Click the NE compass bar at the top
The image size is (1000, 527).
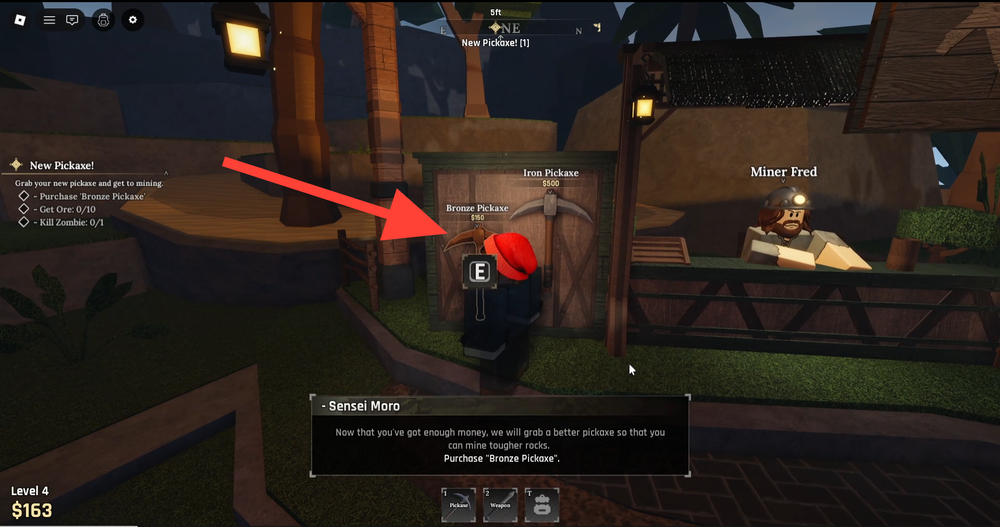pyautogui.click(x=510, y=28)
